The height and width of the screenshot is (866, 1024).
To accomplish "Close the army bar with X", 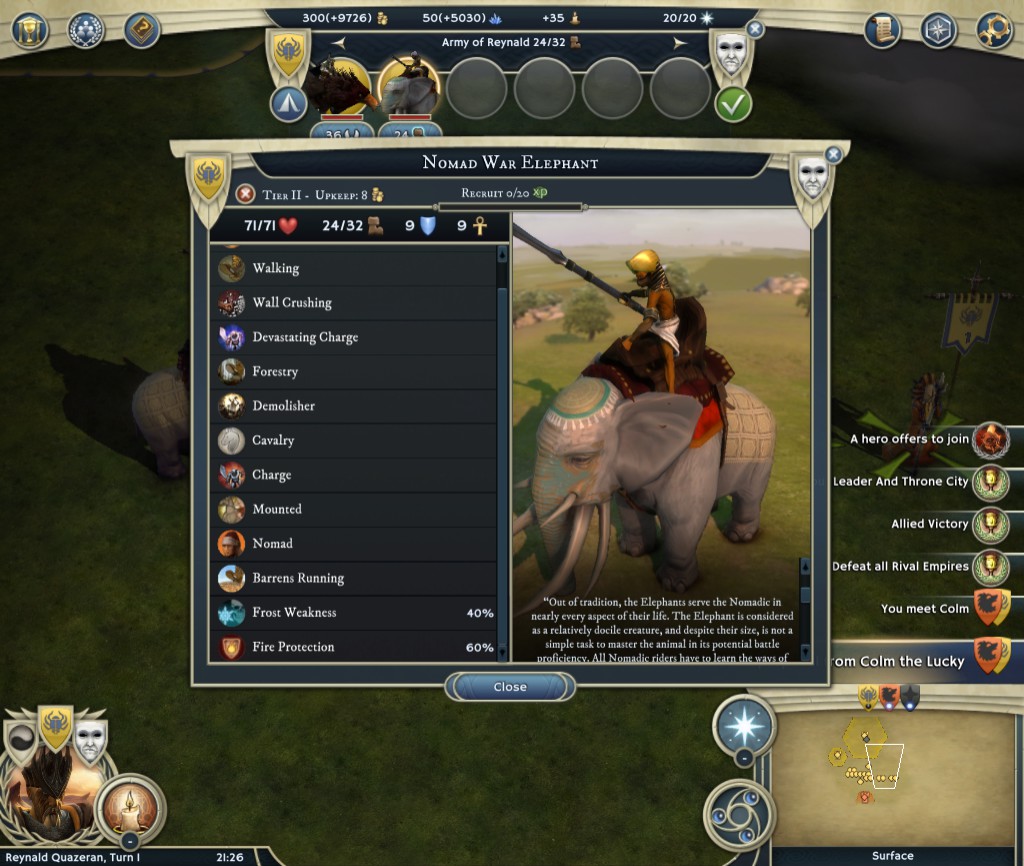I will [x=755, y=30].
